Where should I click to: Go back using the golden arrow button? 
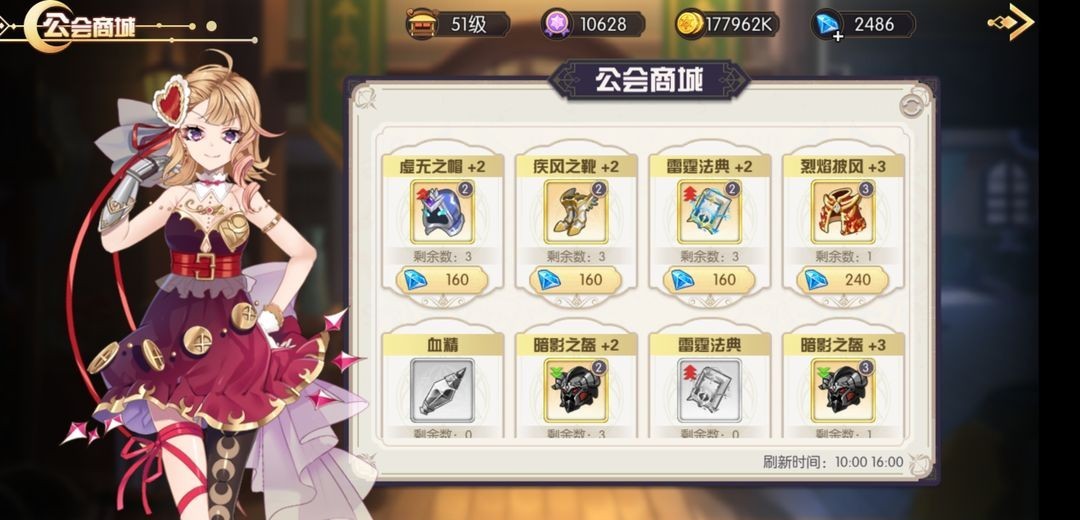[1012, 22]
